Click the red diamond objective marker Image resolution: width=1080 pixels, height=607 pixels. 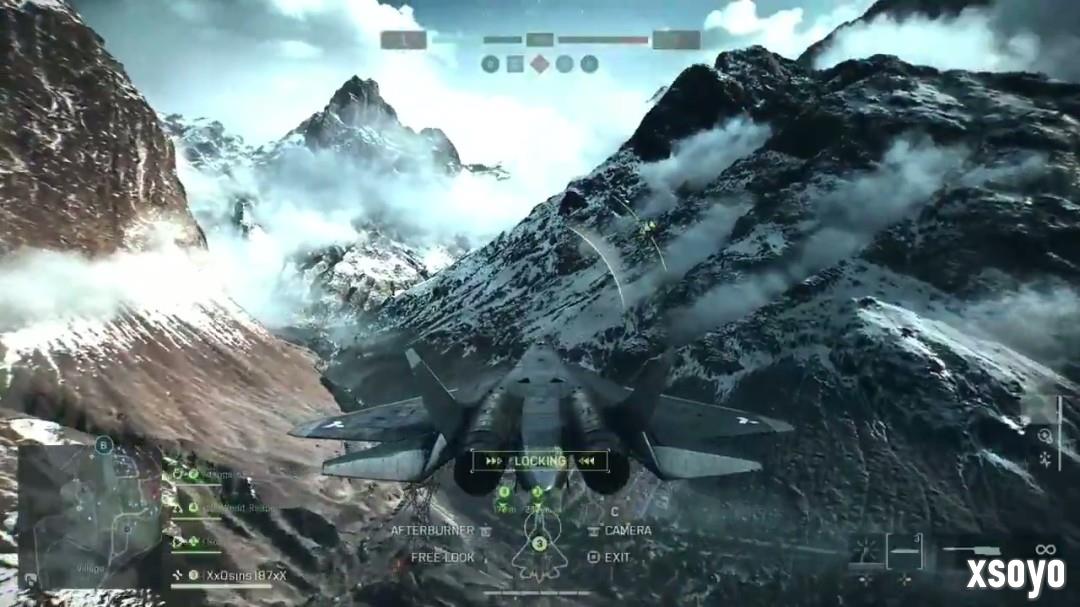[539, 64]
